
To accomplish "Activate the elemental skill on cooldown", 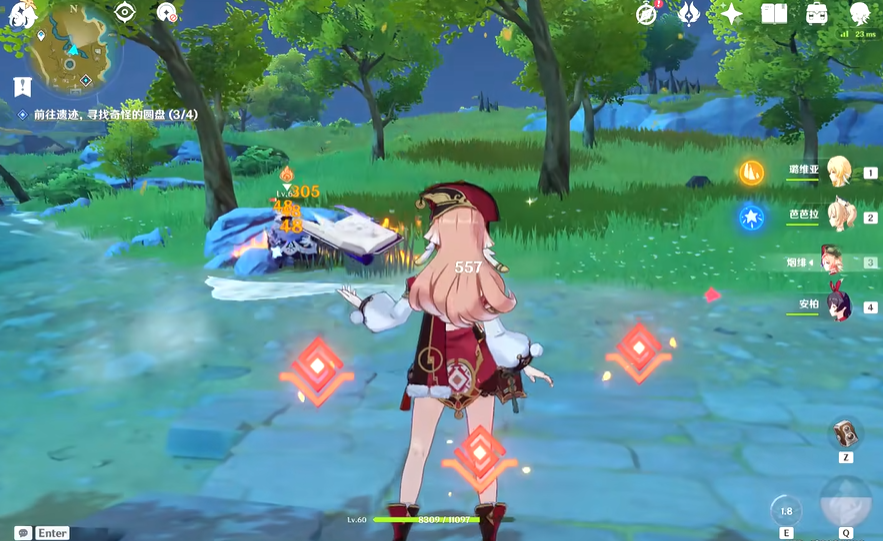I will tap(786, 510).
